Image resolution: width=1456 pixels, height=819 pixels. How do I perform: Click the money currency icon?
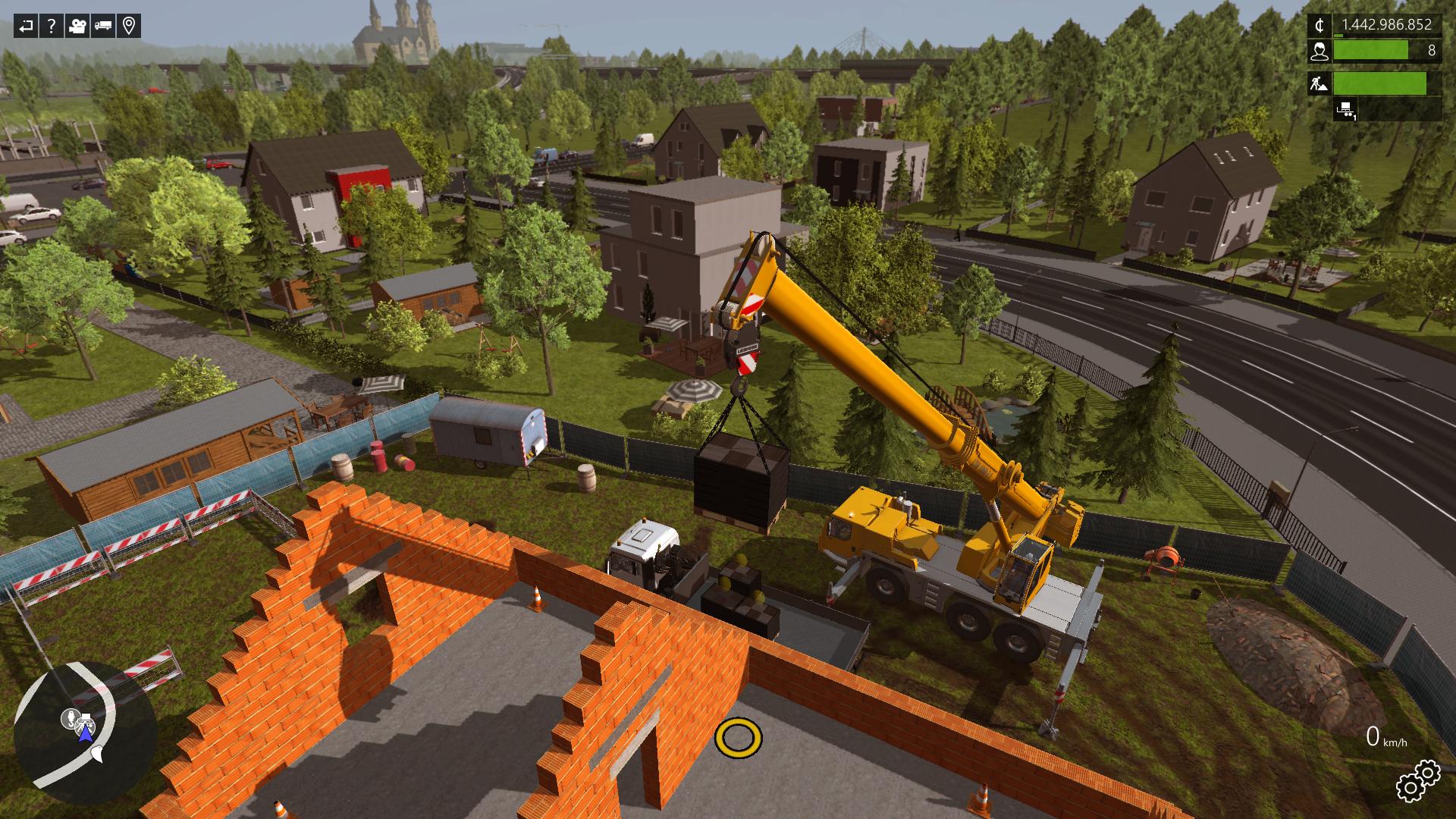[1319, 26]
